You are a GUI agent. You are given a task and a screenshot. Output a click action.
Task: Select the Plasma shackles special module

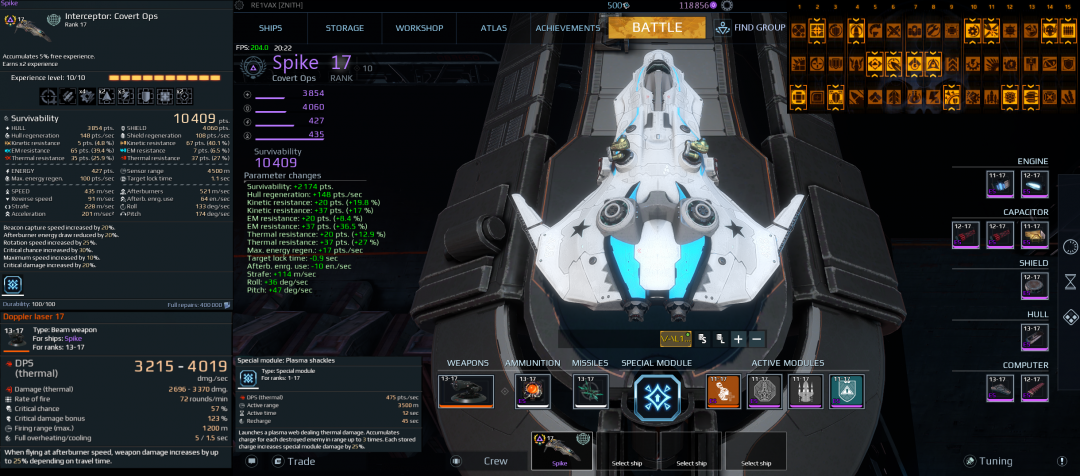(x=658, y=395)
